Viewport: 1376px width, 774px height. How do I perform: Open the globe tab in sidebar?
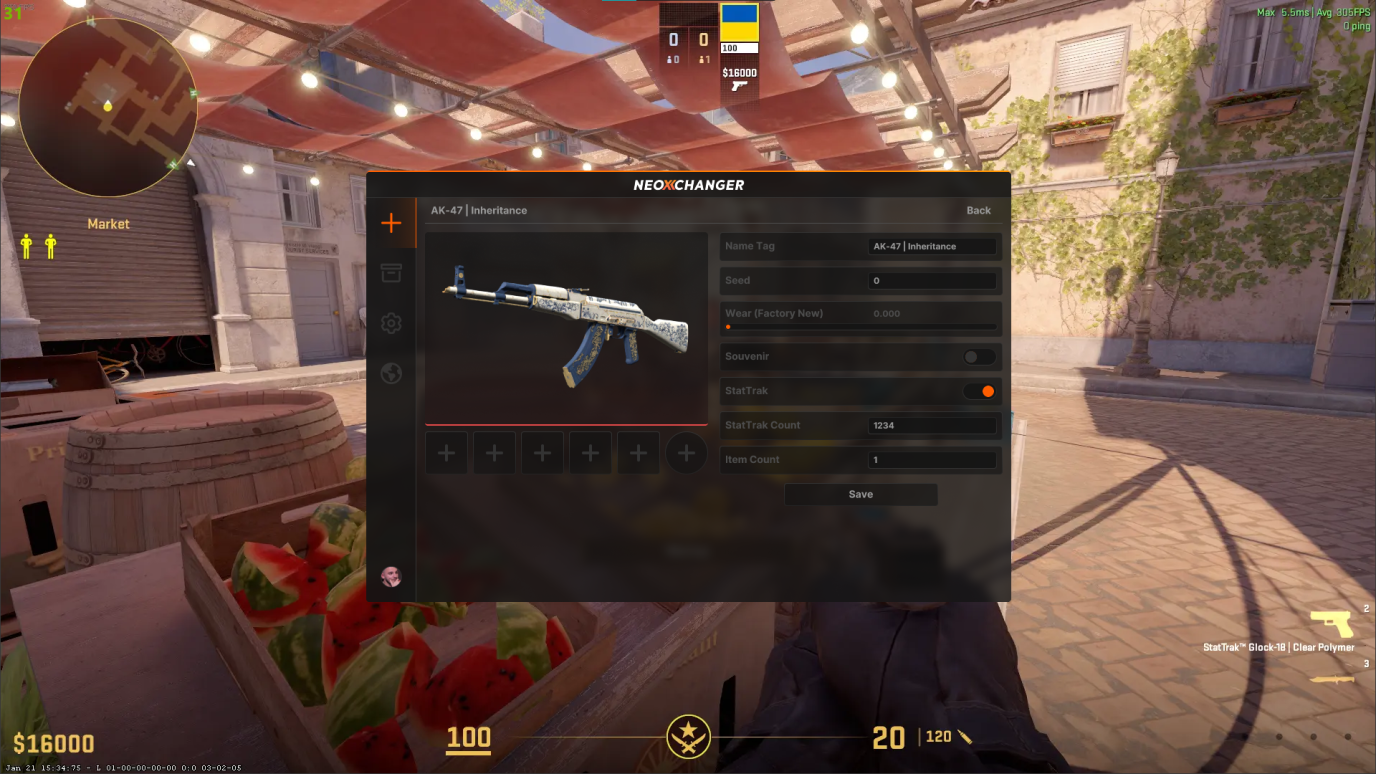point(391,373)
